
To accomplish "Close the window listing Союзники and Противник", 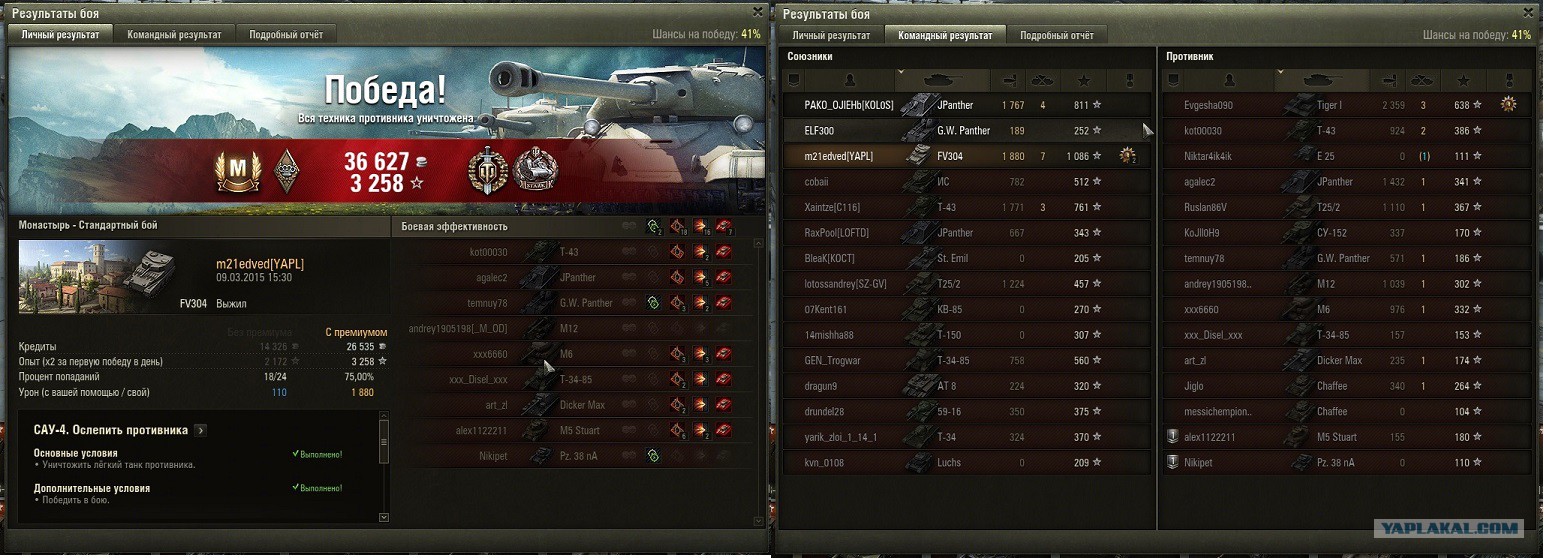I will 1526,12.
